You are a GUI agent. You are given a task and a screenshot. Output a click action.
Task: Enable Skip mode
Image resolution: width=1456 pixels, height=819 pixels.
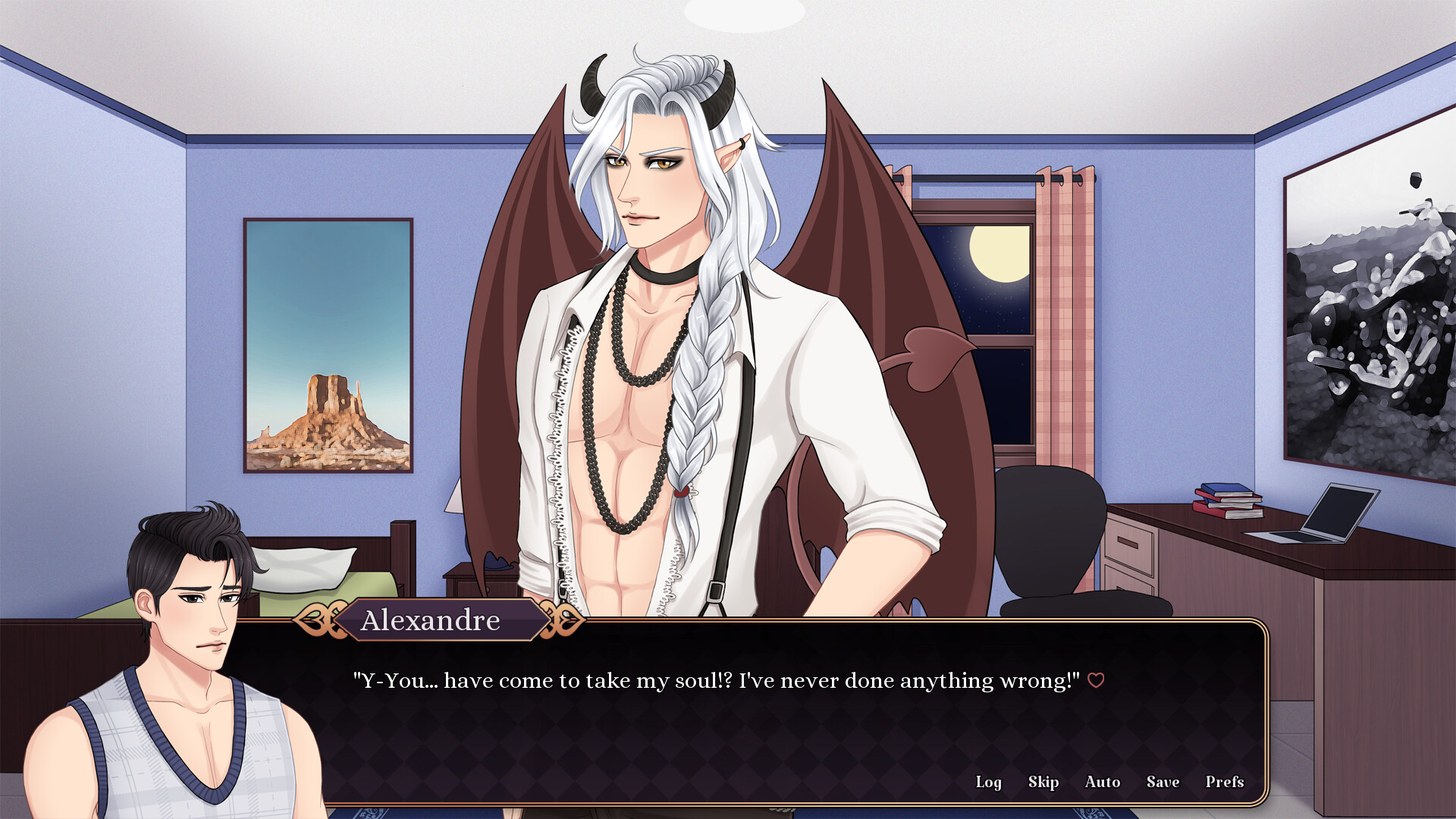point(1043,782)
